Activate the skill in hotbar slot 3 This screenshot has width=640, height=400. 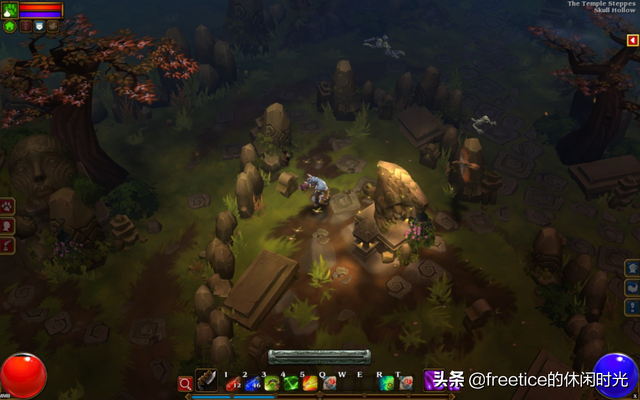coord(270,383)
